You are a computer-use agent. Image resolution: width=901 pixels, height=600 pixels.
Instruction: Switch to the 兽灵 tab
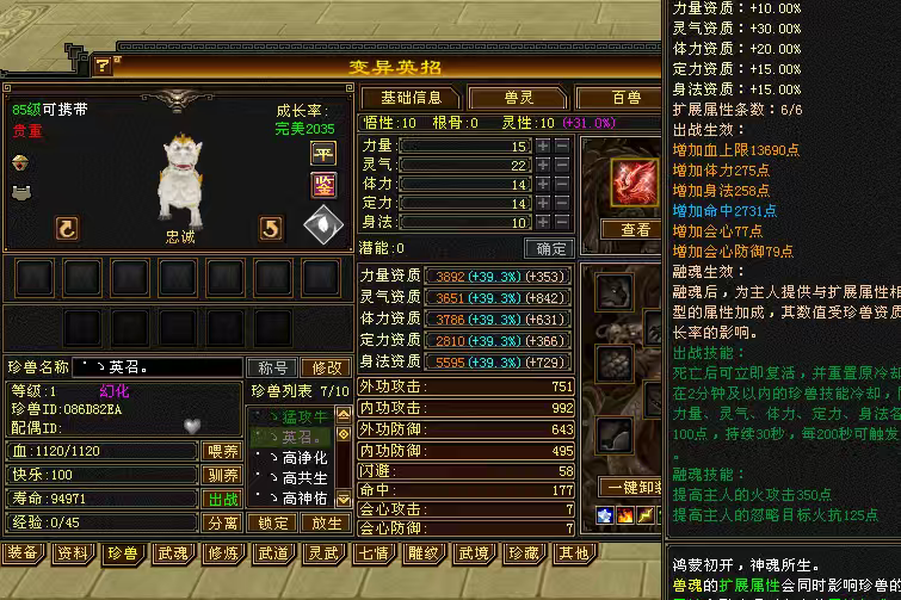coord(517,98)
